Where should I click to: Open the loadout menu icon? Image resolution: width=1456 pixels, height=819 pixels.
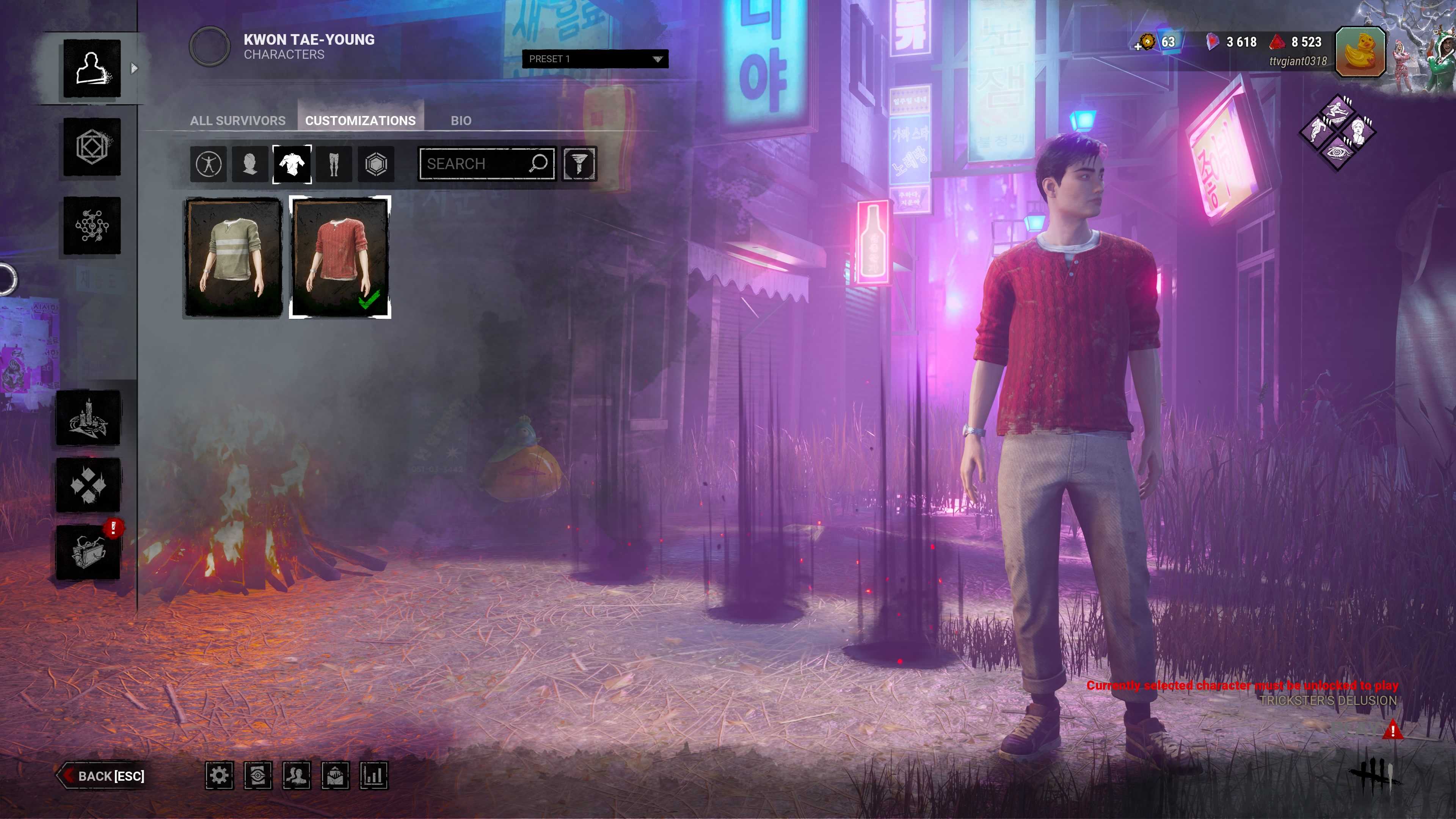click(x=91, y=147)
